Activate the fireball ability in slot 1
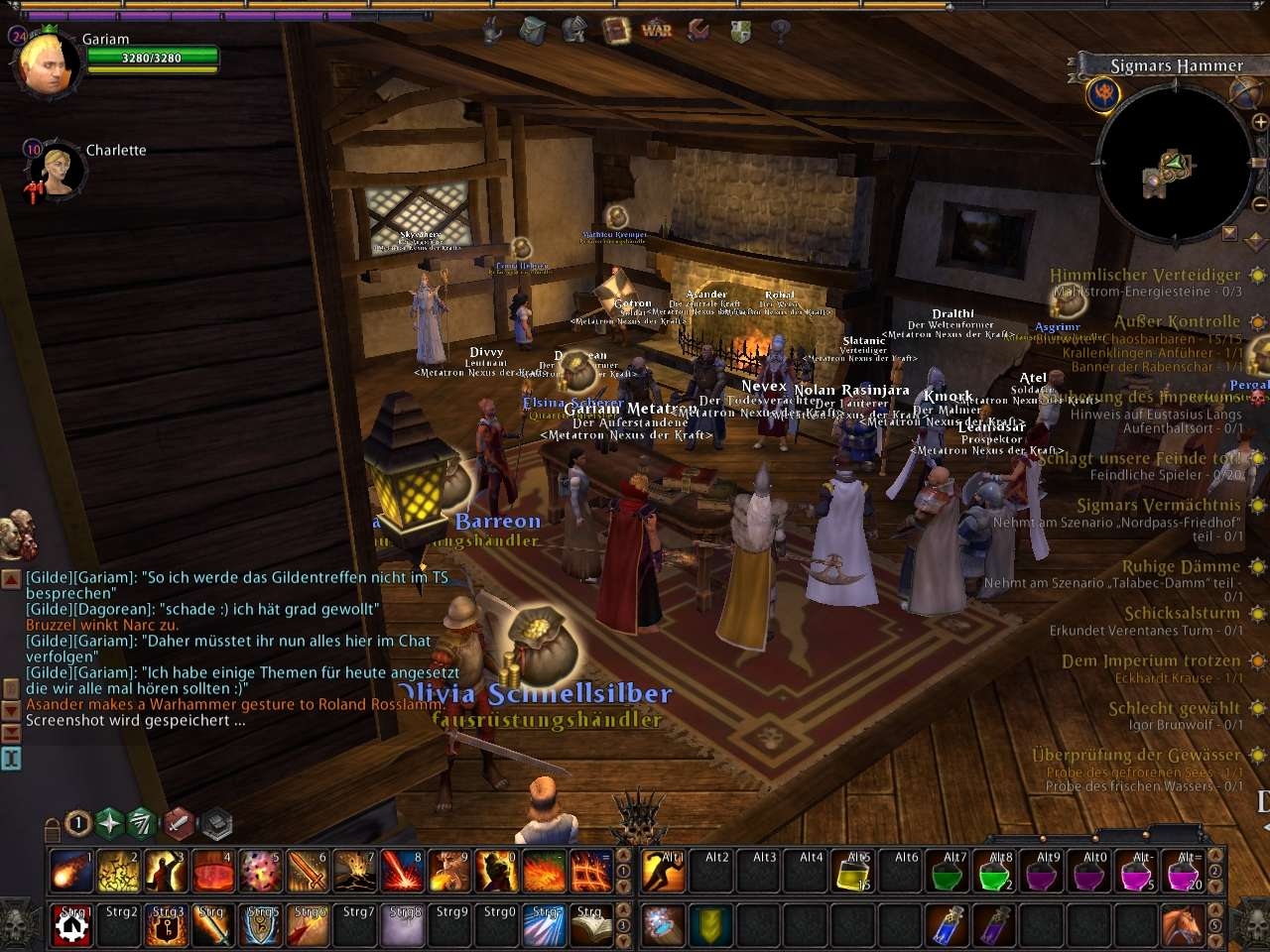1270x952 pixels. (71, 870)
